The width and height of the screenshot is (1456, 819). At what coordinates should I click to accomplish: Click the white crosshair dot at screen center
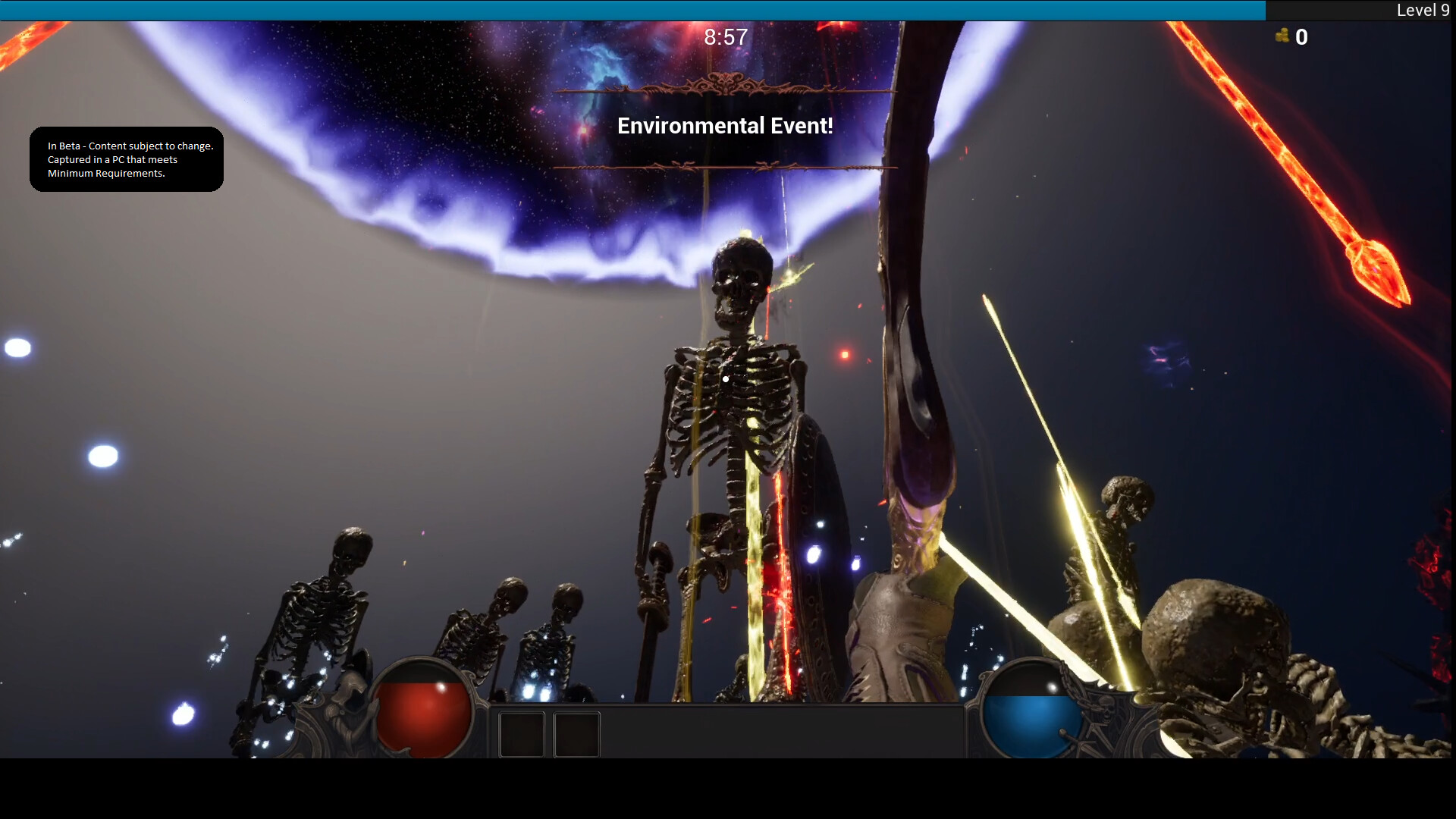click(x=726, y=379)
